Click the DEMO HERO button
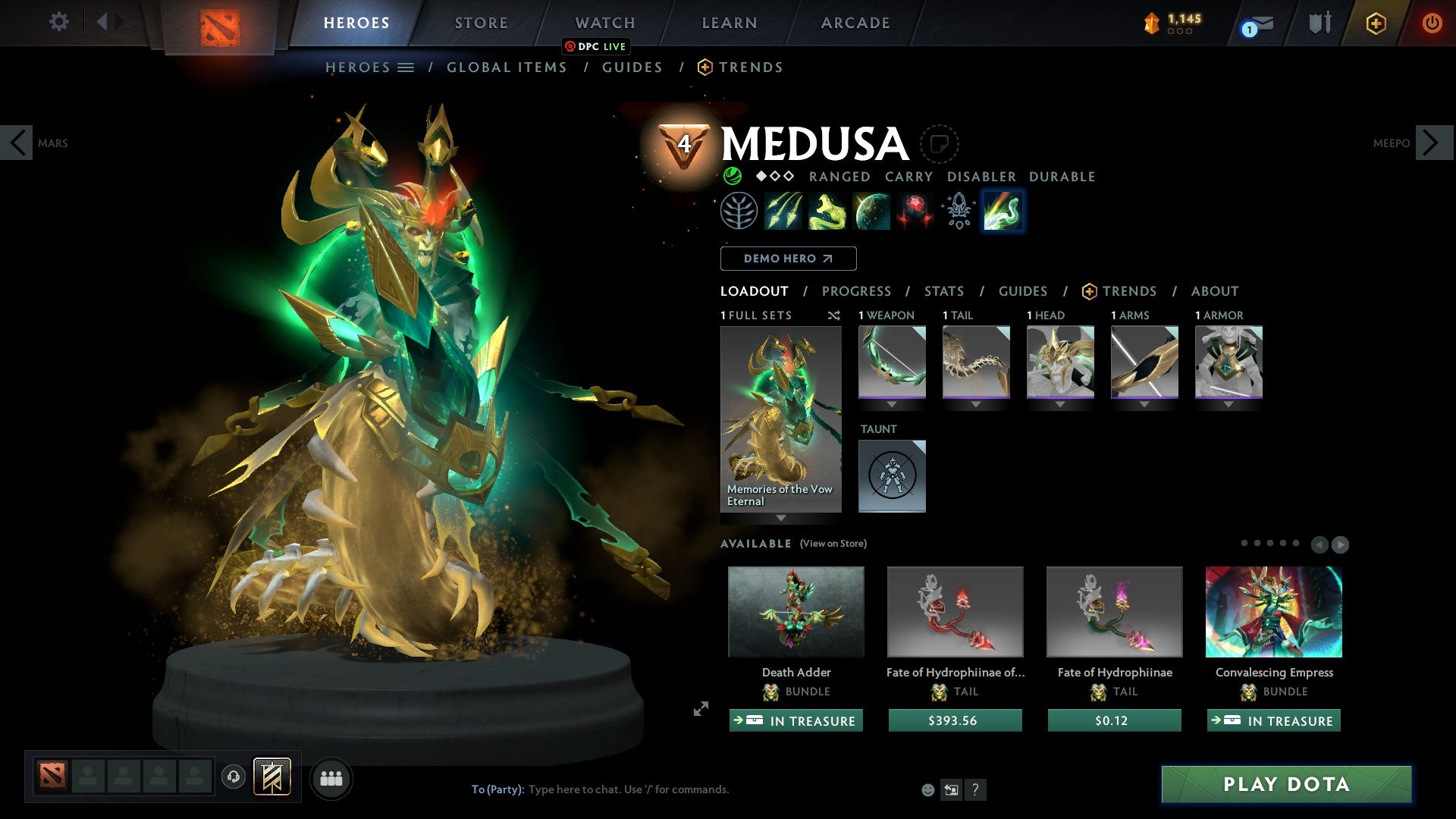 click(788, 258)
